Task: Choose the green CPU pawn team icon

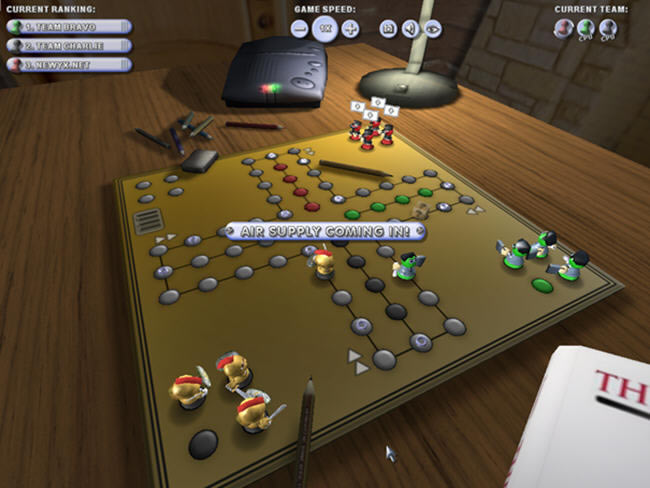Action: click(x=587, y=29)
